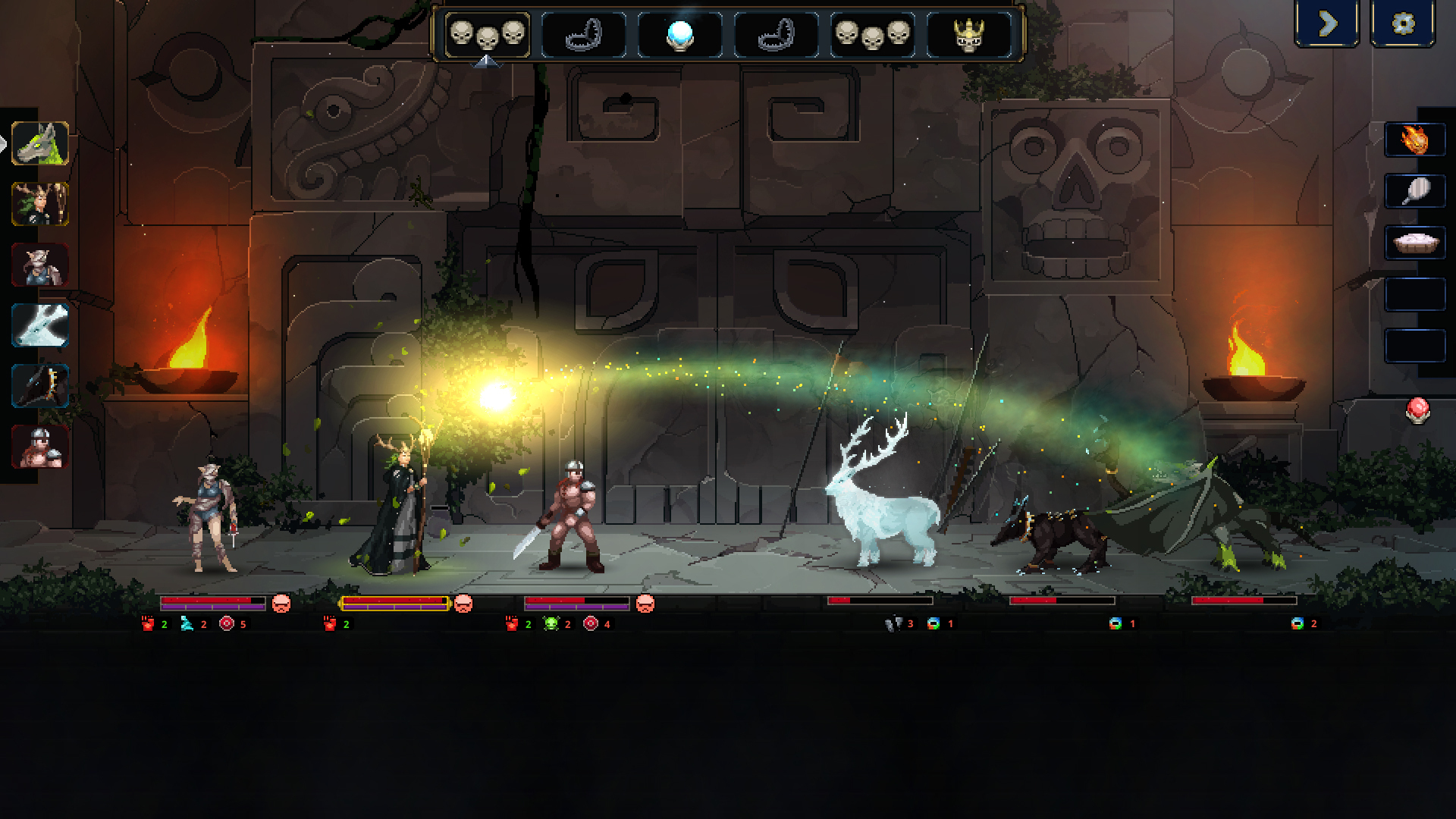Select the antlered sorceress portrait

39,203
